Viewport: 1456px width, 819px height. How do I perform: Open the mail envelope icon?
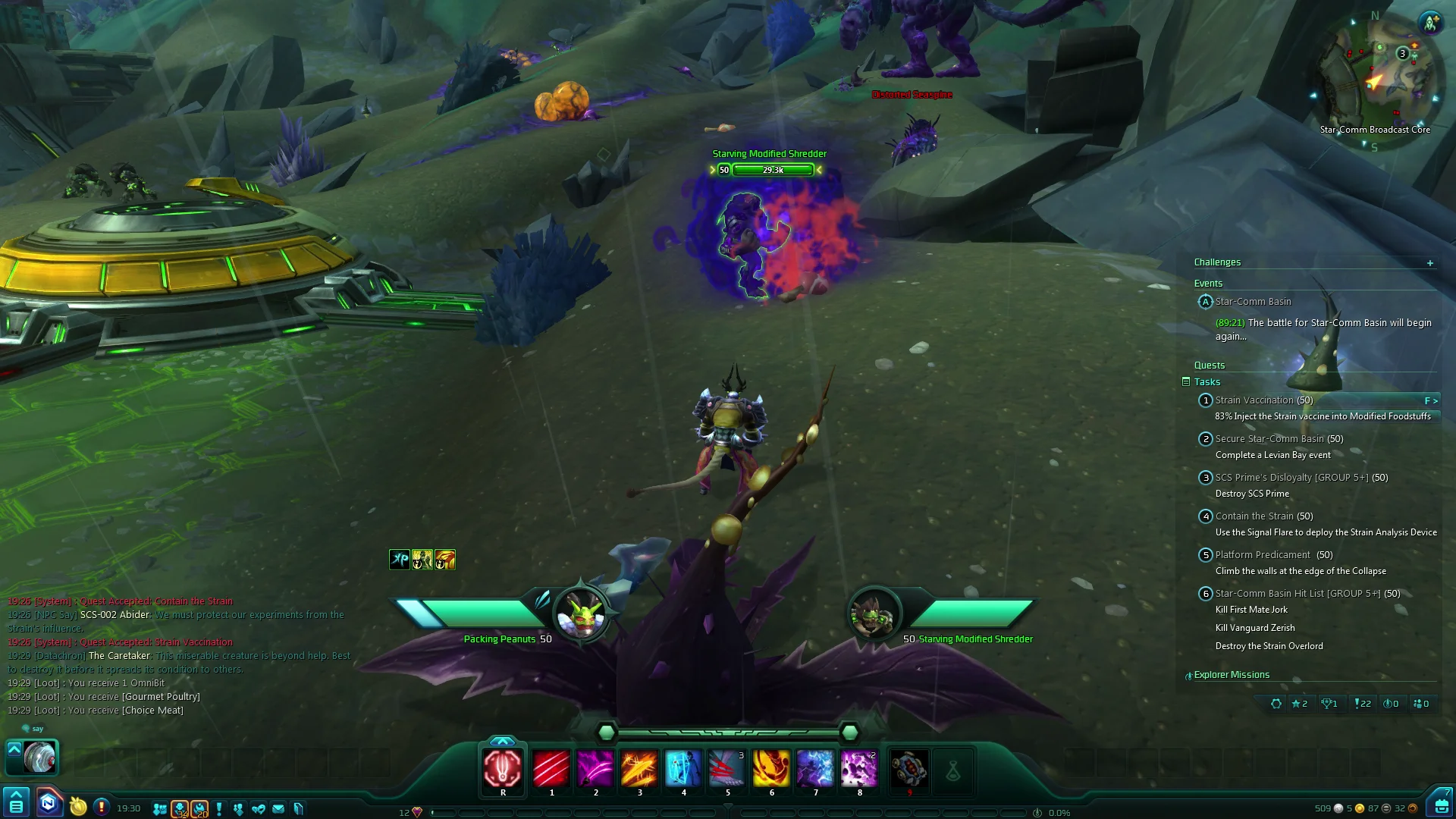[278, 809]
